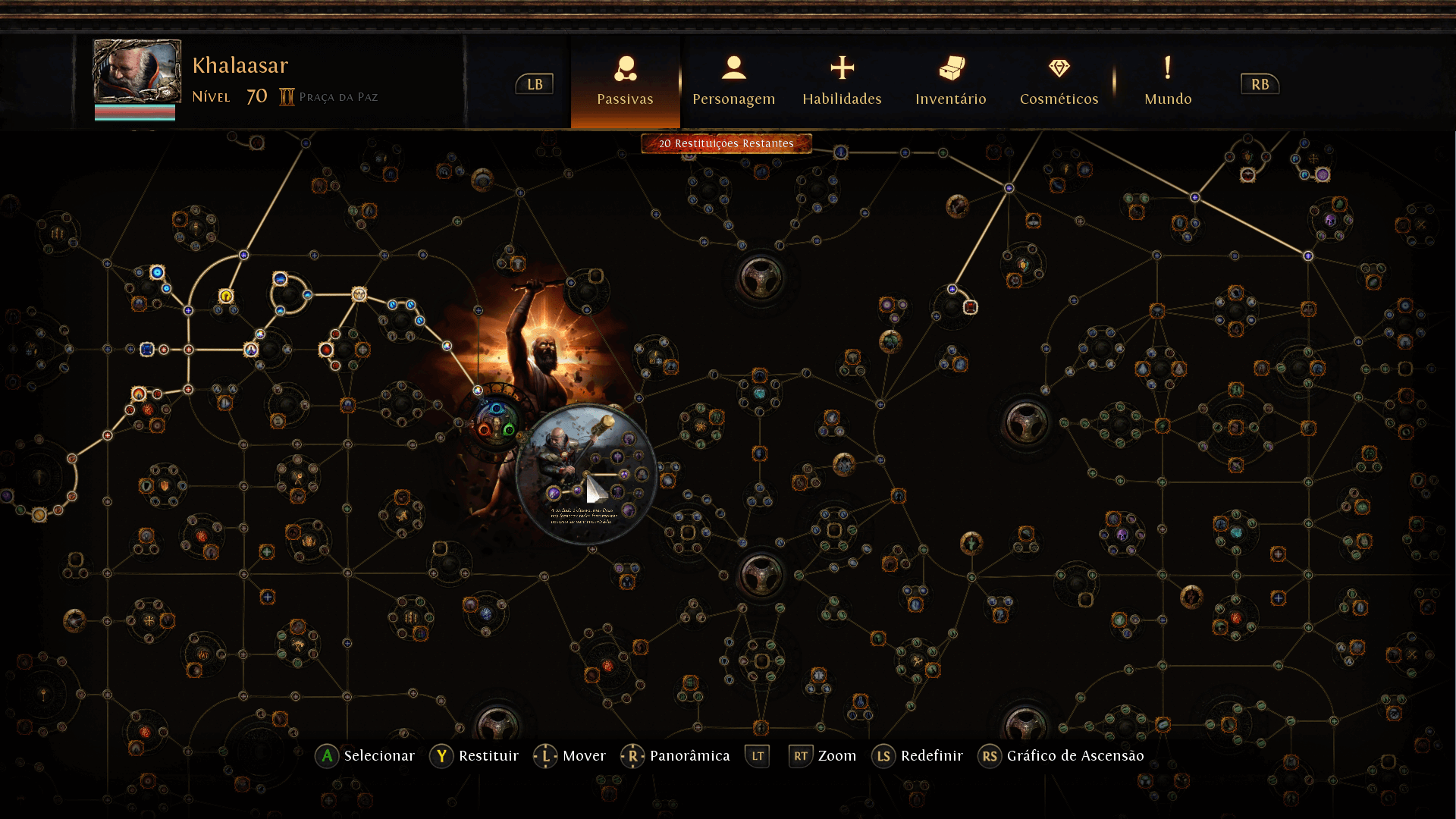
Task: Click the flame notable in the lower-left cluster
Action: pos(138,393)
